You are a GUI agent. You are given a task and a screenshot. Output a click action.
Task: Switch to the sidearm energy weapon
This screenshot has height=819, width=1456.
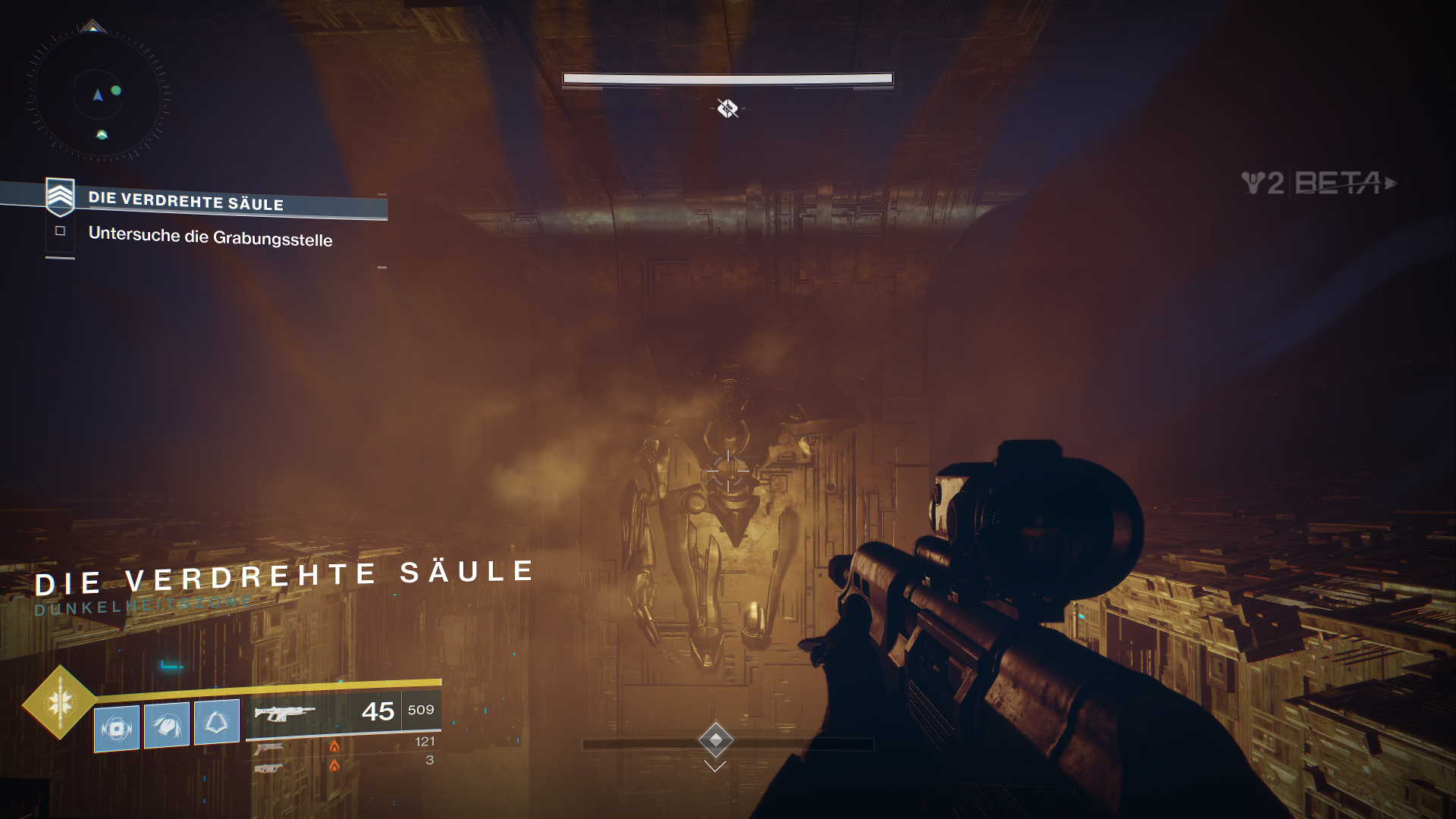(269, 748)
